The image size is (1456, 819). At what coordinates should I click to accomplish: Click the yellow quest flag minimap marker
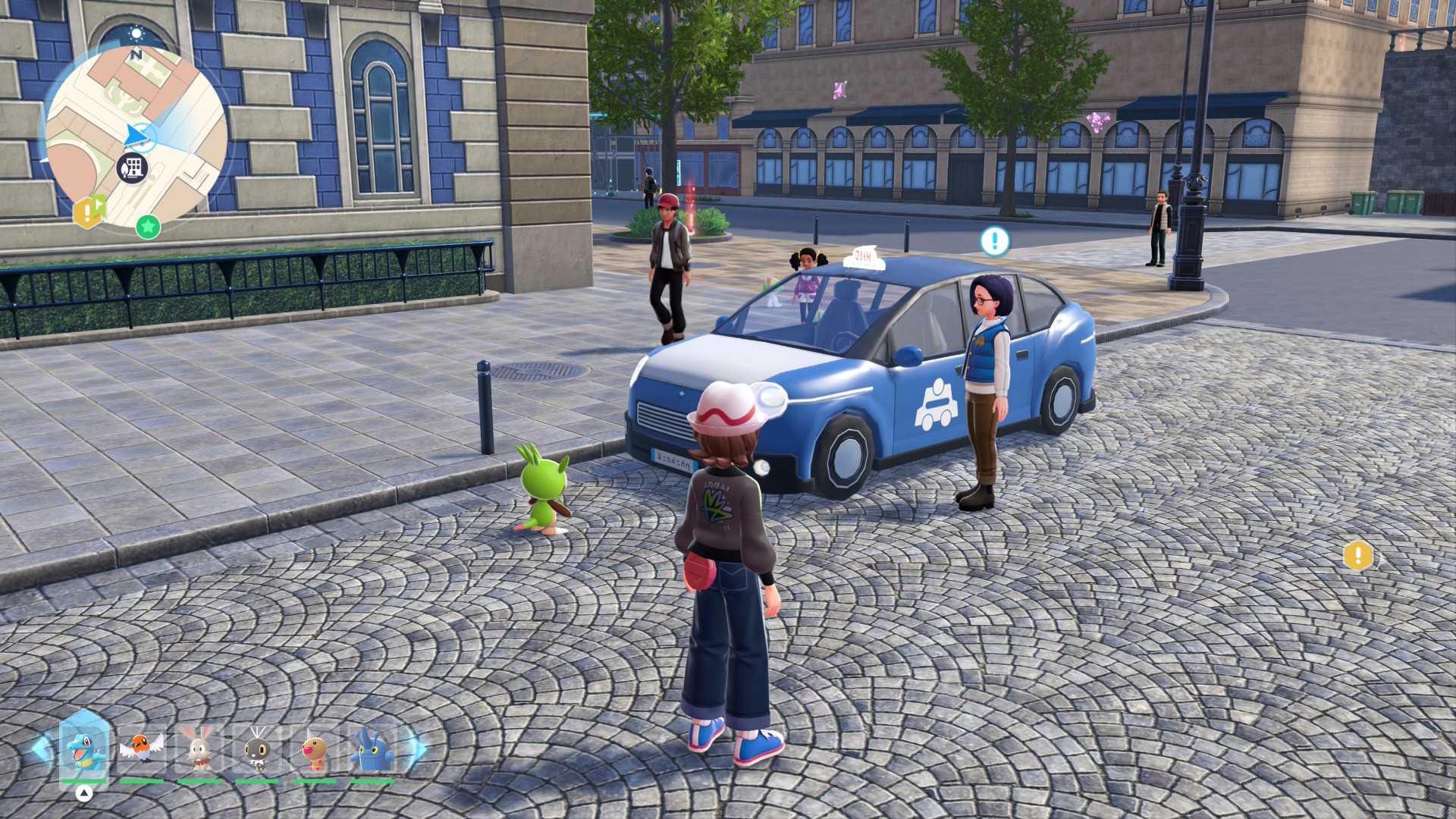[89, 212]
